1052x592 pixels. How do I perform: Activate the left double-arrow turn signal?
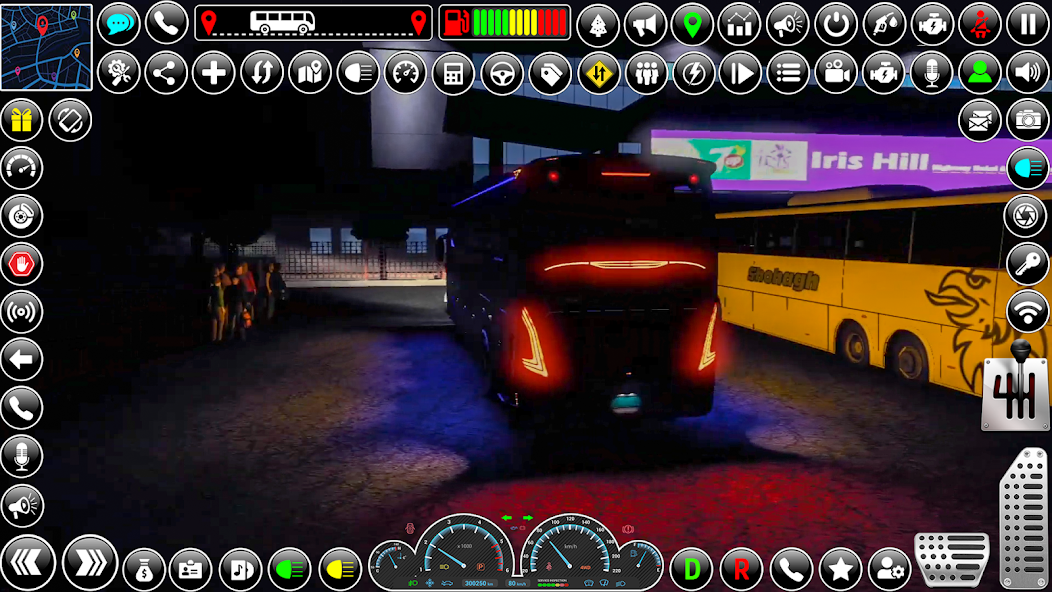28,563
